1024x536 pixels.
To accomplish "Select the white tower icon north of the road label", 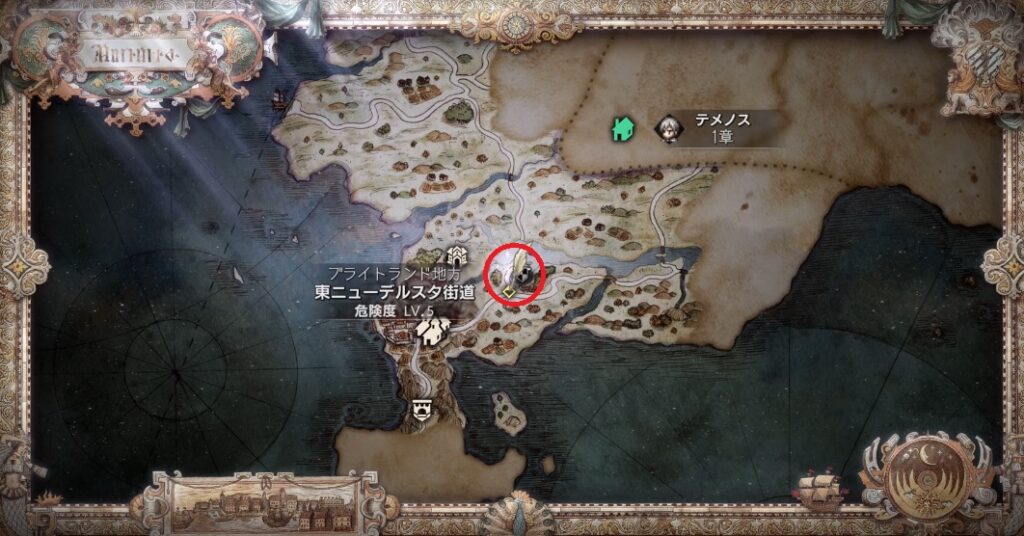I will click(x=457, y=255).
